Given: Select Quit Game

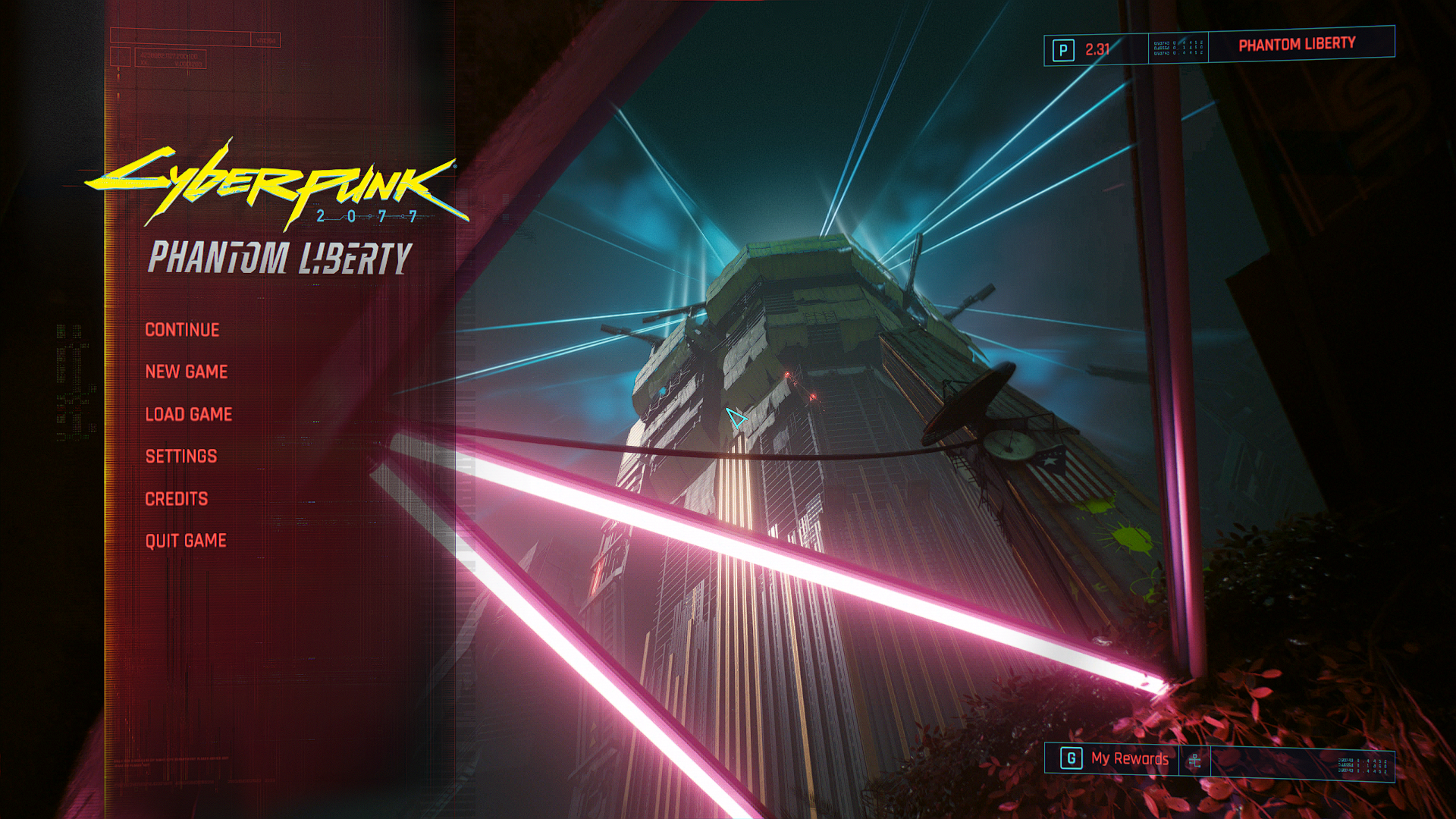Looking at the screenshot, I should 186,541.
